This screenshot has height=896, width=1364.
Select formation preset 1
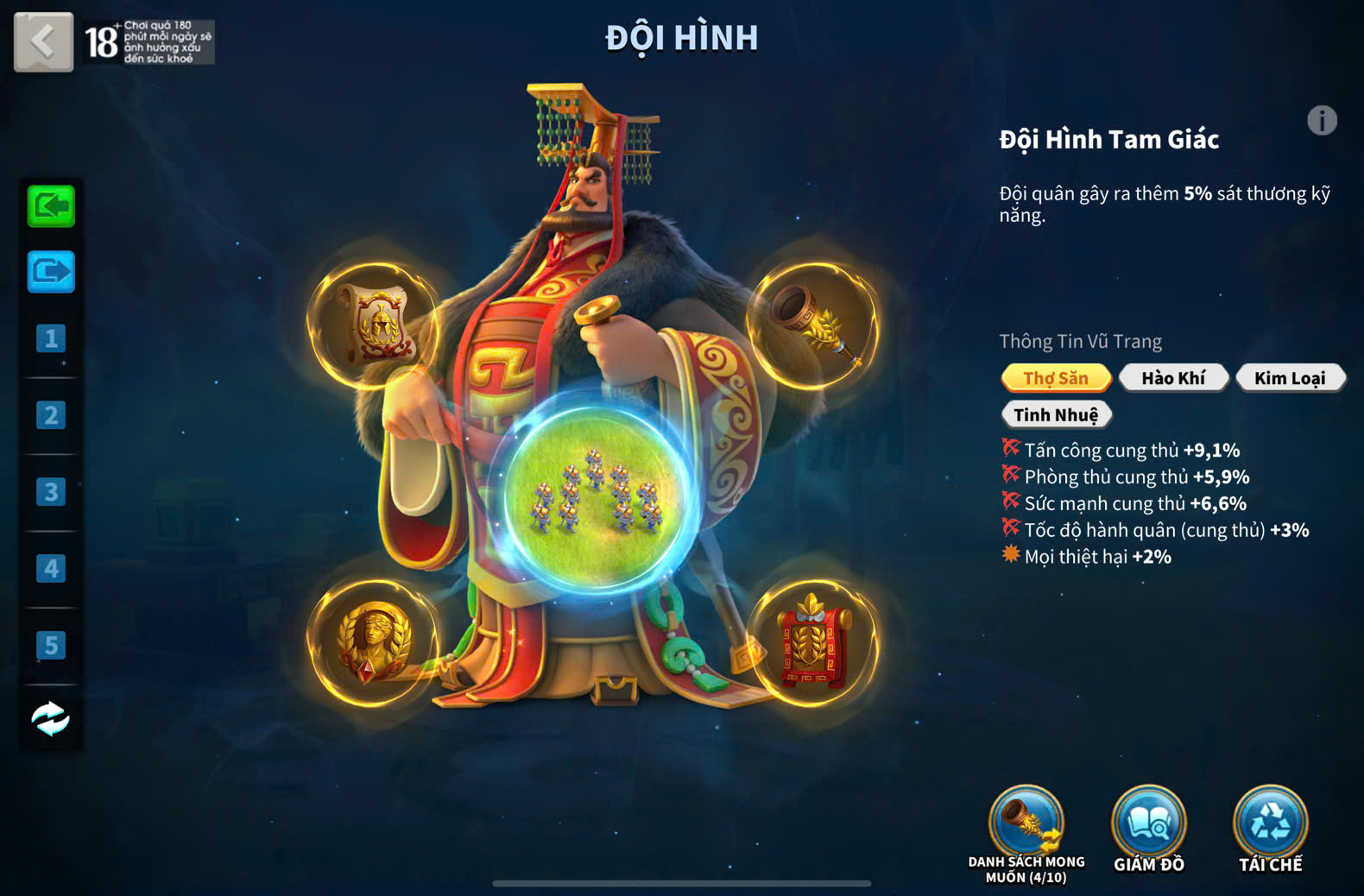click(51, 338)
